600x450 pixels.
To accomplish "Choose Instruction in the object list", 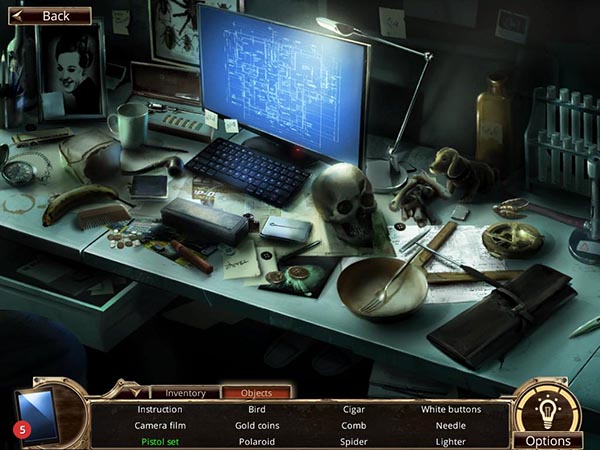I will (159, 409).
